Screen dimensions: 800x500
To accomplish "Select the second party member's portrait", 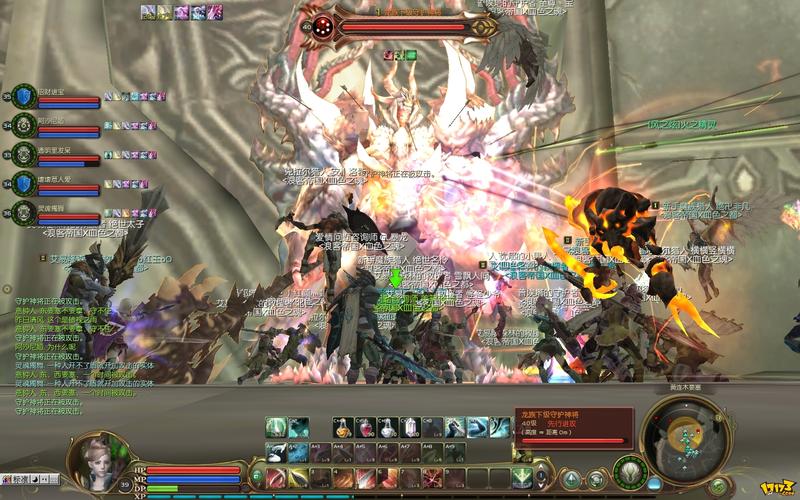I will click(23, 126).
